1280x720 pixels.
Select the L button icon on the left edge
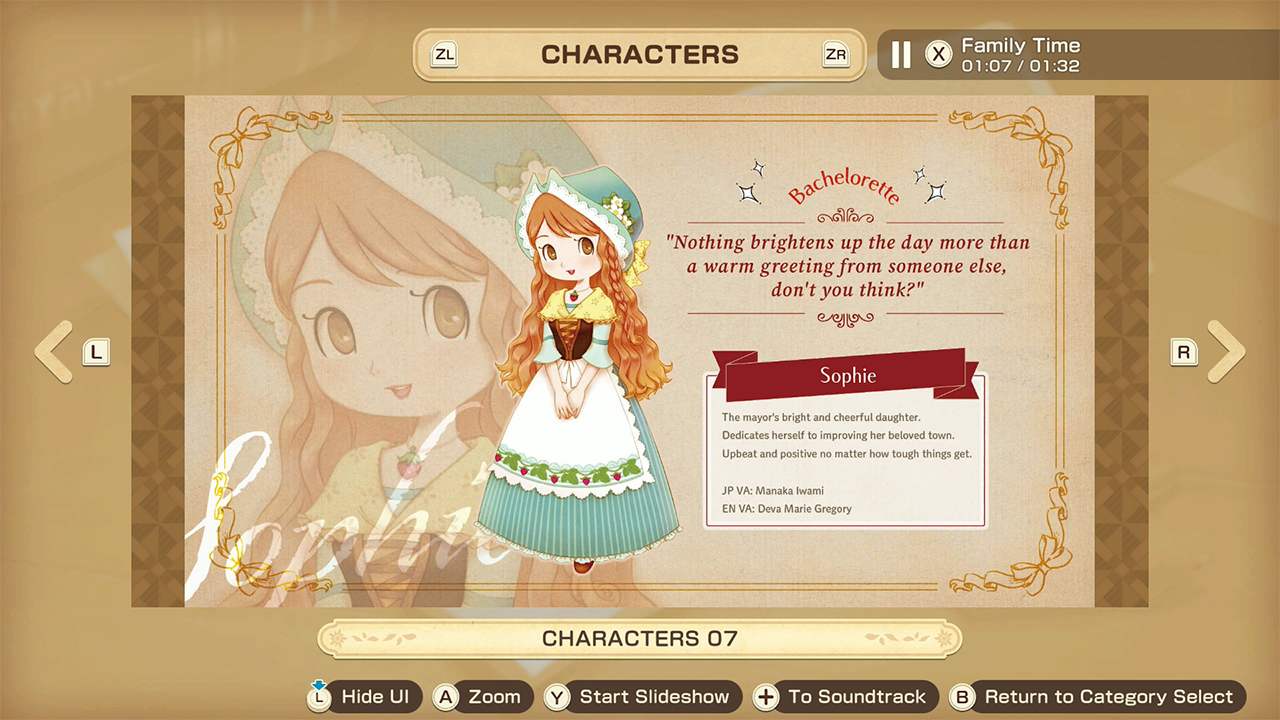pos(96,352)
